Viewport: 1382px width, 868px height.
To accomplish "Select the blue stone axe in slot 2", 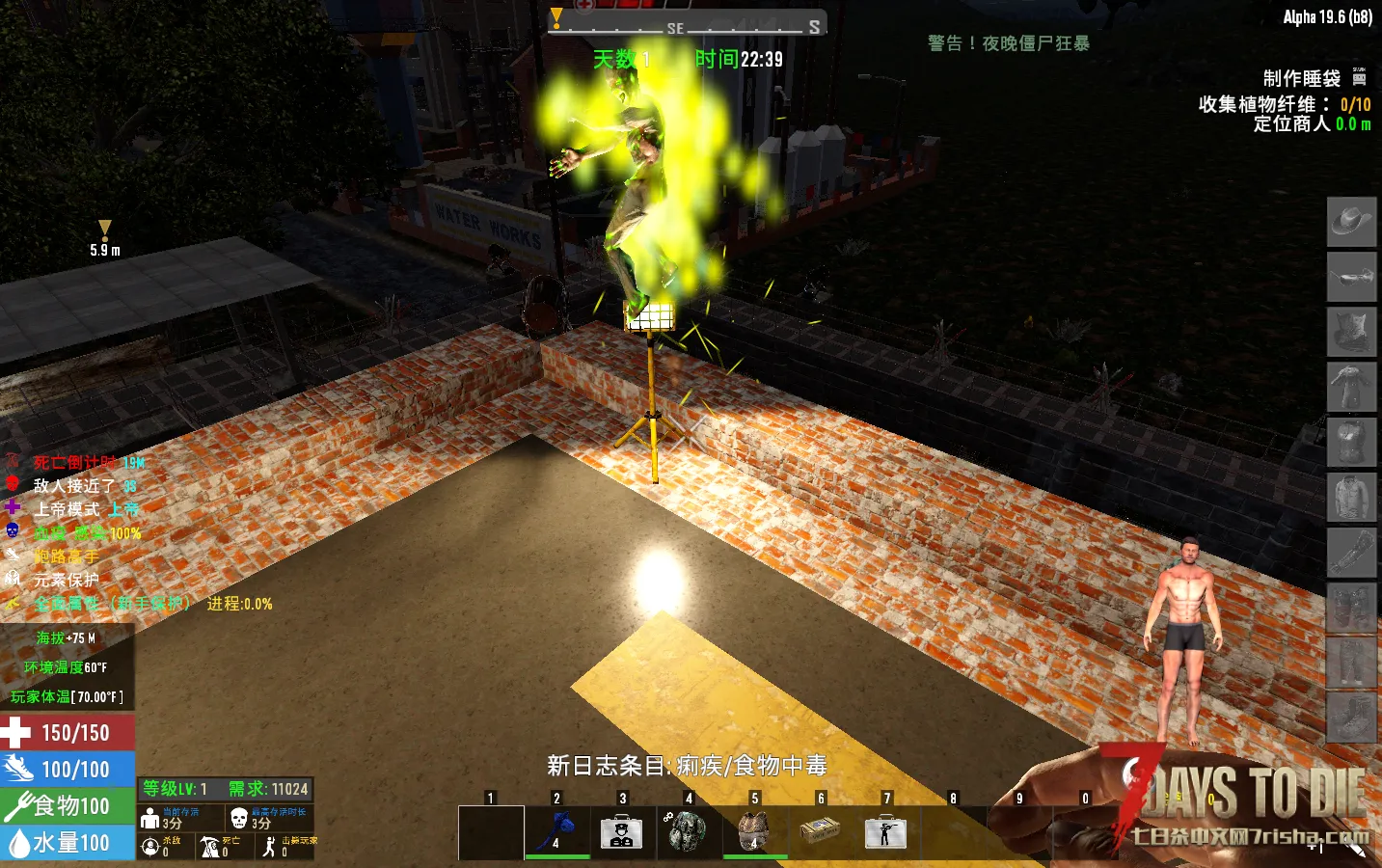I will coord(557,830).
